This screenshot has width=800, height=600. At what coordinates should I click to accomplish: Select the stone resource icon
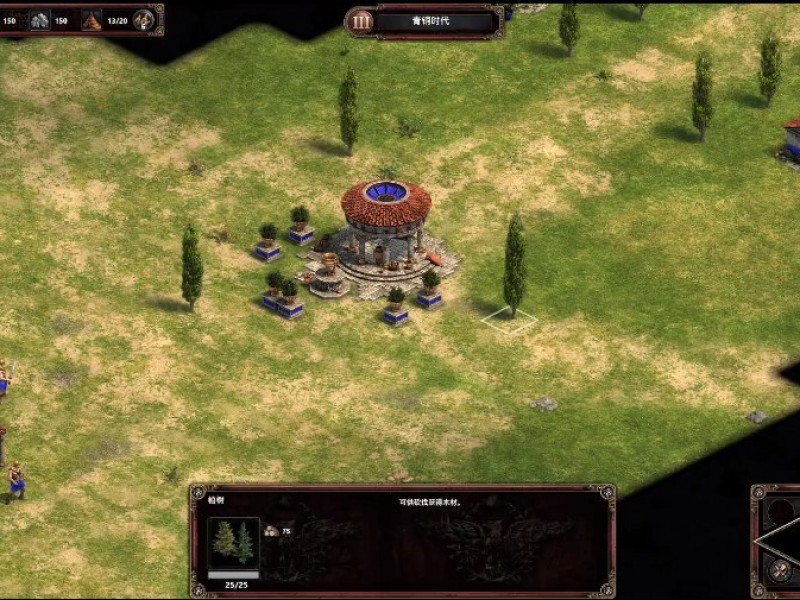[39, 20]
